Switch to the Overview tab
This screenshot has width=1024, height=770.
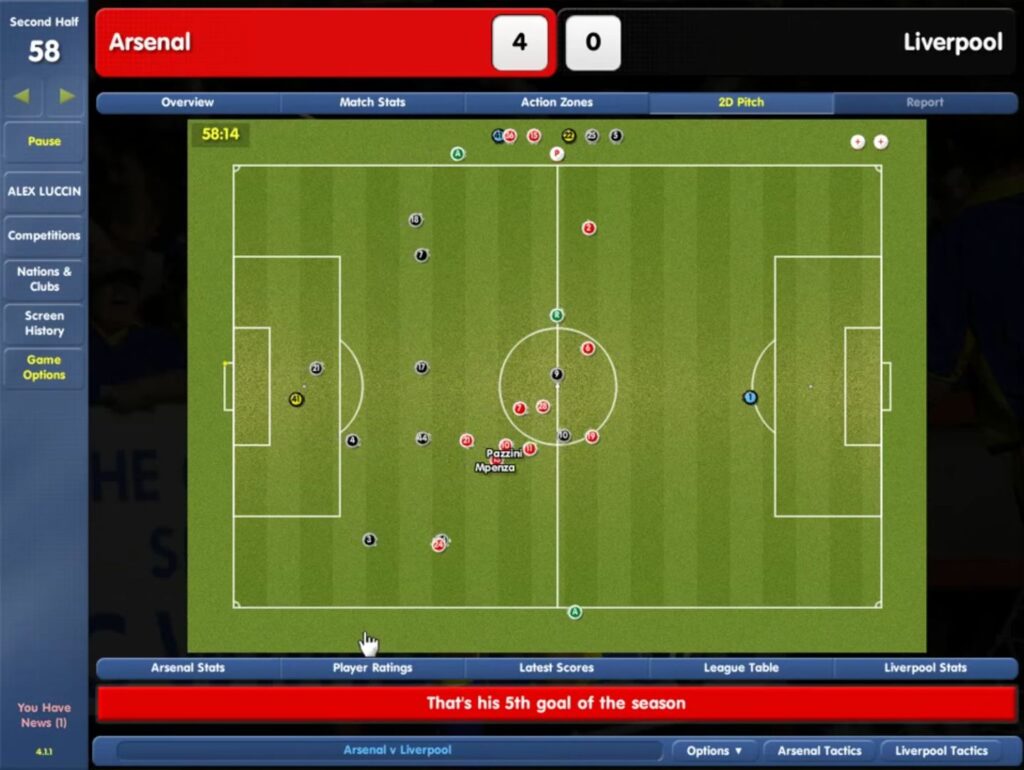[x=188, y=102]
